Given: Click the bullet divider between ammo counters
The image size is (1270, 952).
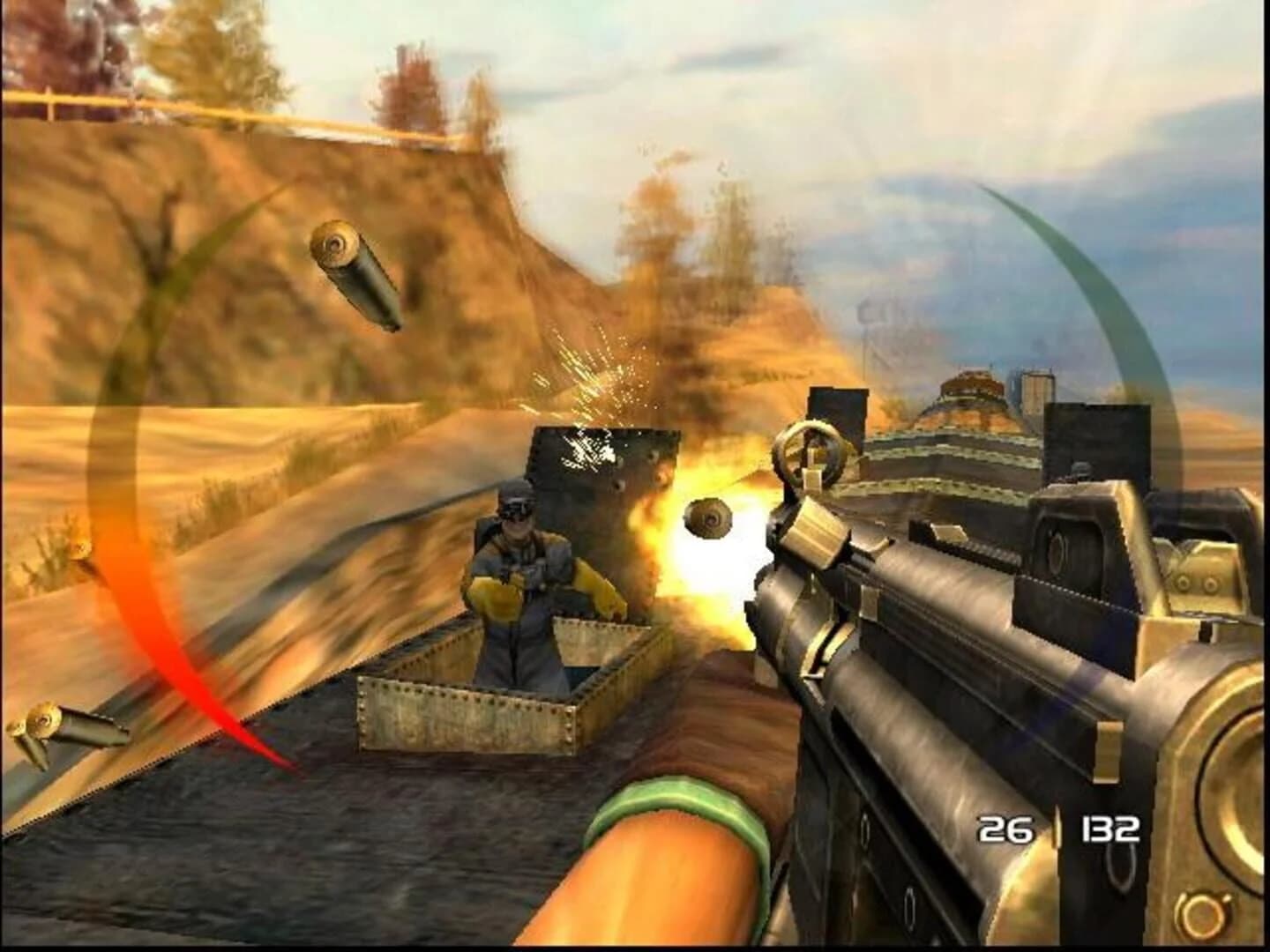Looking at the screenshot, I should [x=1057, y=829].
